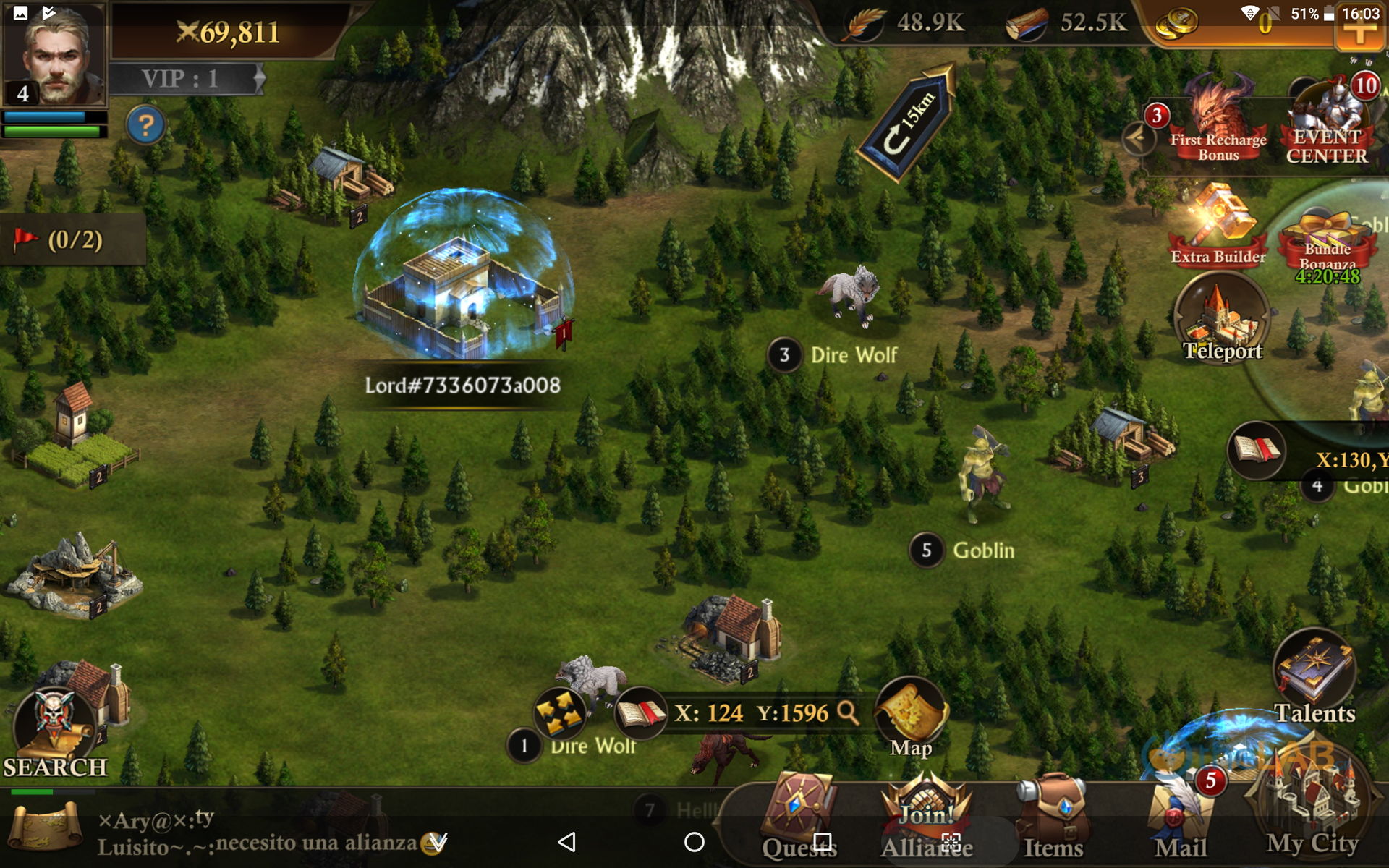Open the Extra Builder offer
This screenshot has height=868, width=1389.
pyautogui.click(x=1218, y=226)
